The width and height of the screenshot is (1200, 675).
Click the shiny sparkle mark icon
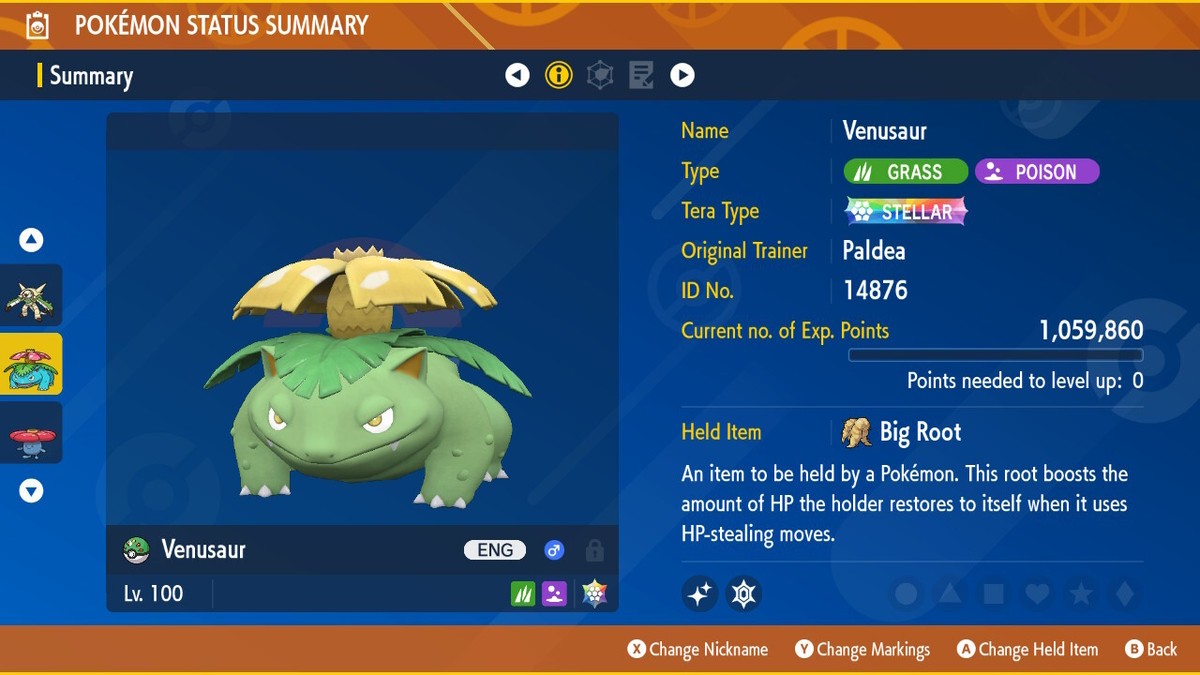[699, 594]
